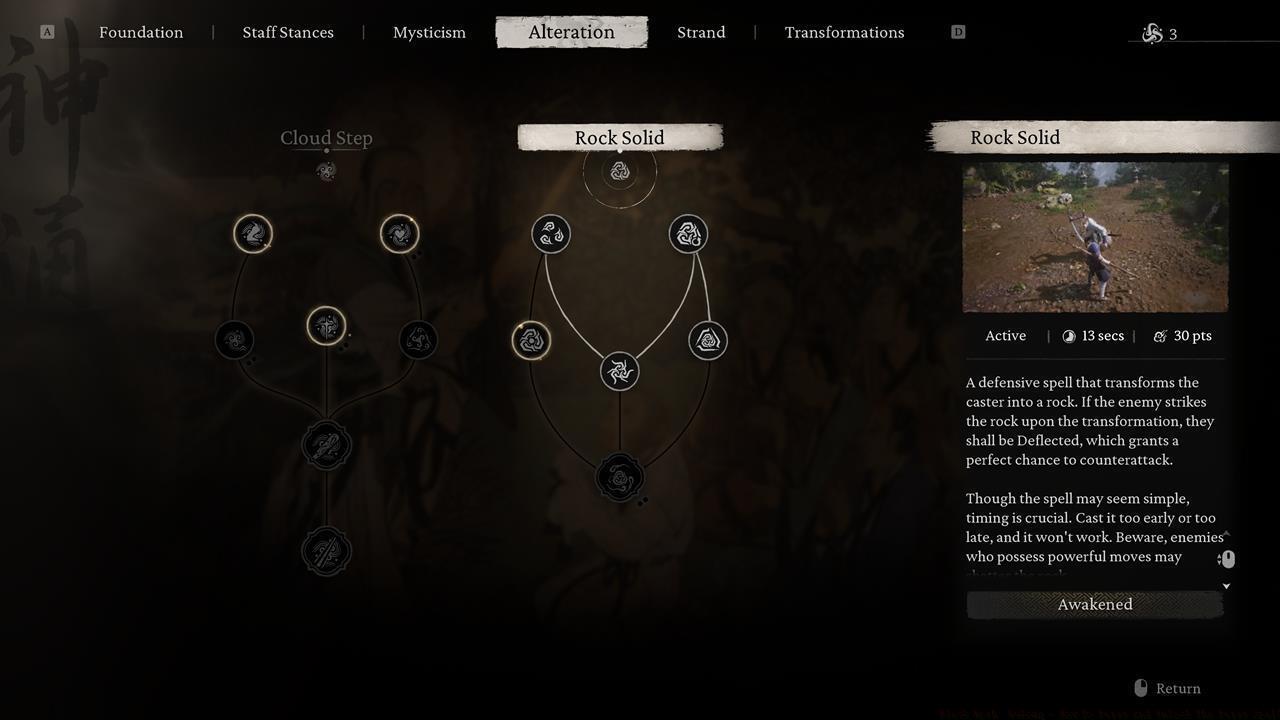Select the large sealed node at Cloud Step bottom

click(326, 550)
